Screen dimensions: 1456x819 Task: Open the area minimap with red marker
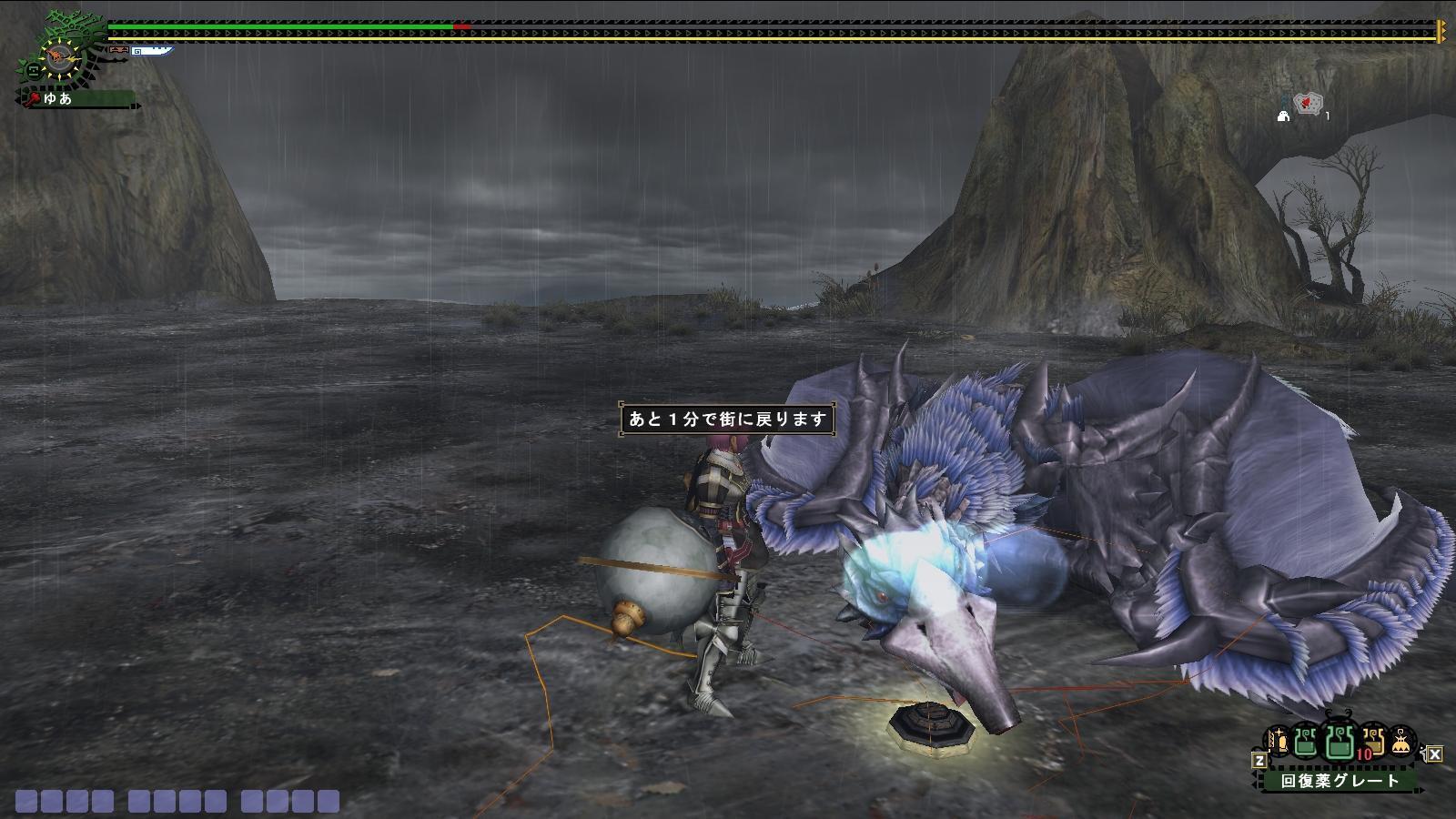pos(1309,104)
